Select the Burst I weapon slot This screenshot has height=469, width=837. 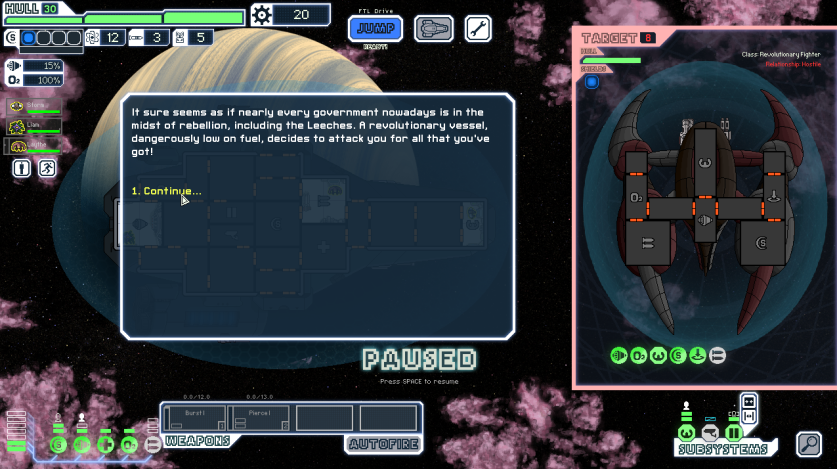tap(197, 417)
